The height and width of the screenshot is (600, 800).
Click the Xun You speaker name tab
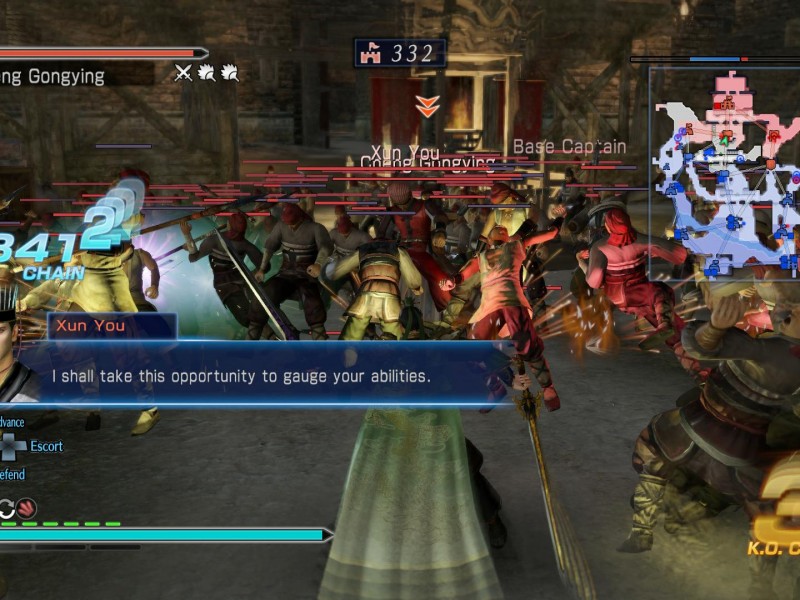[110, 326]
